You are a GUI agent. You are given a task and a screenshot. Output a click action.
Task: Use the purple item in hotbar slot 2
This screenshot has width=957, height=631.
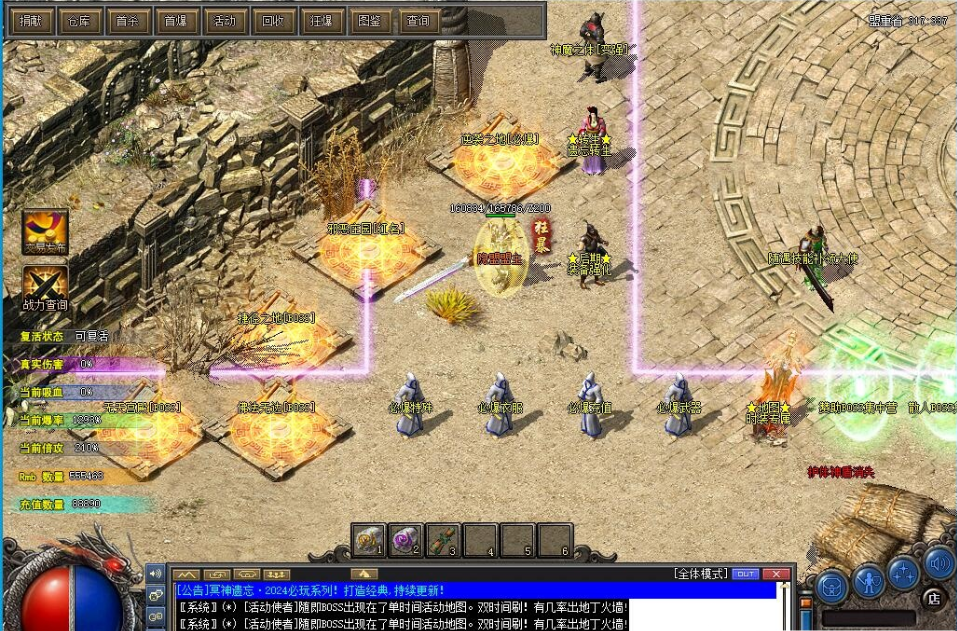[405, 540]
